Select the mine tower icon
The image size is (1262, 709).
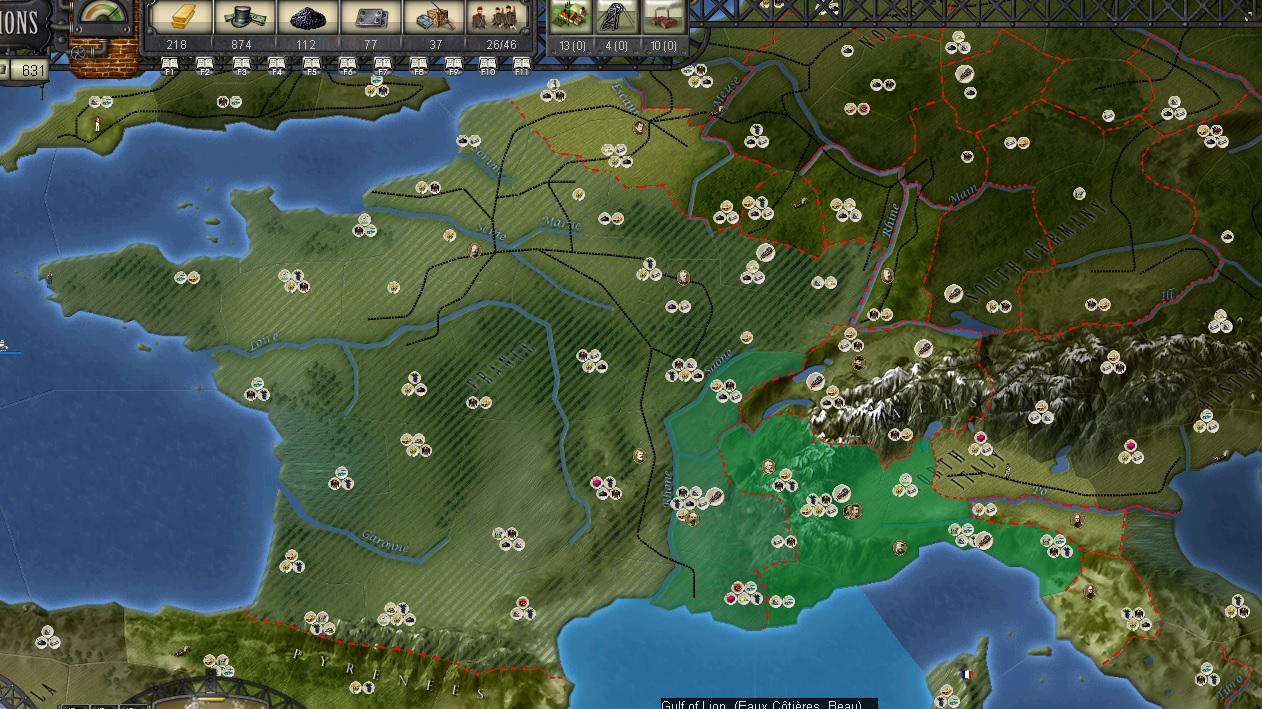coord(617,17)
